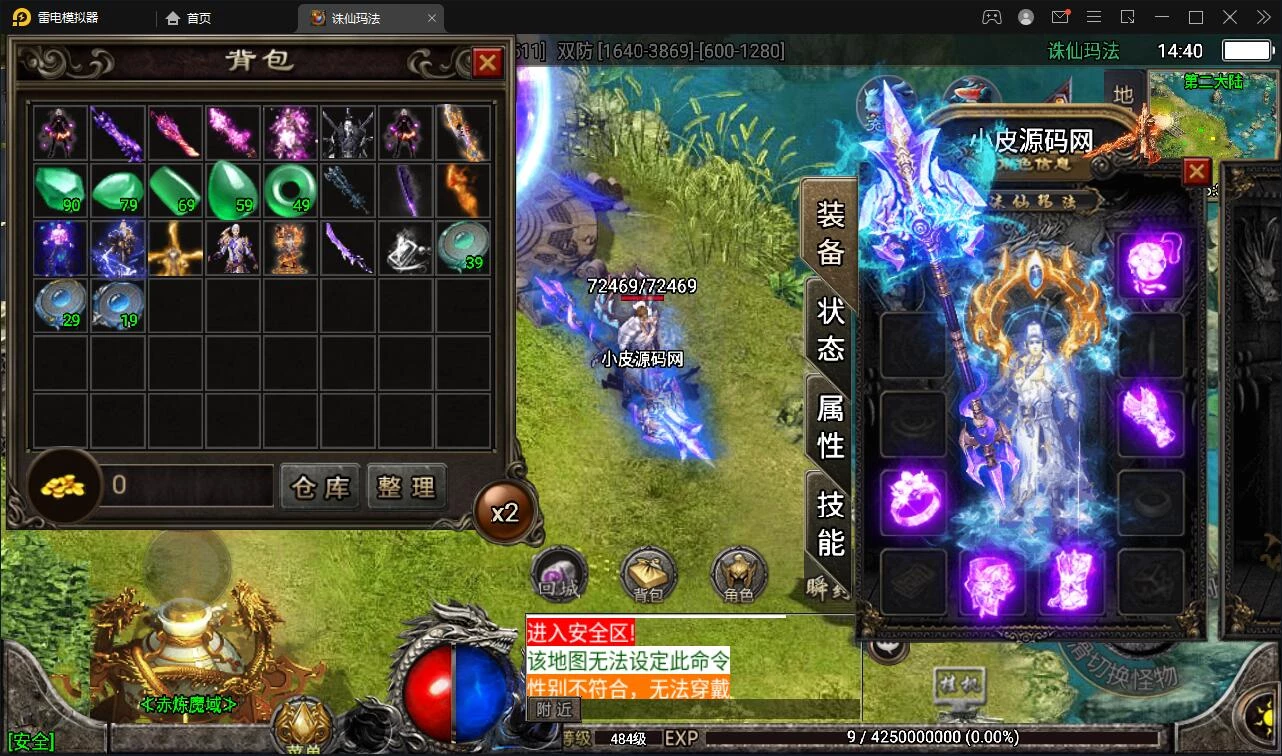
Task: Select the jade disc stack numbered 39
Action: pyautogui.click(x=463, y=247)
